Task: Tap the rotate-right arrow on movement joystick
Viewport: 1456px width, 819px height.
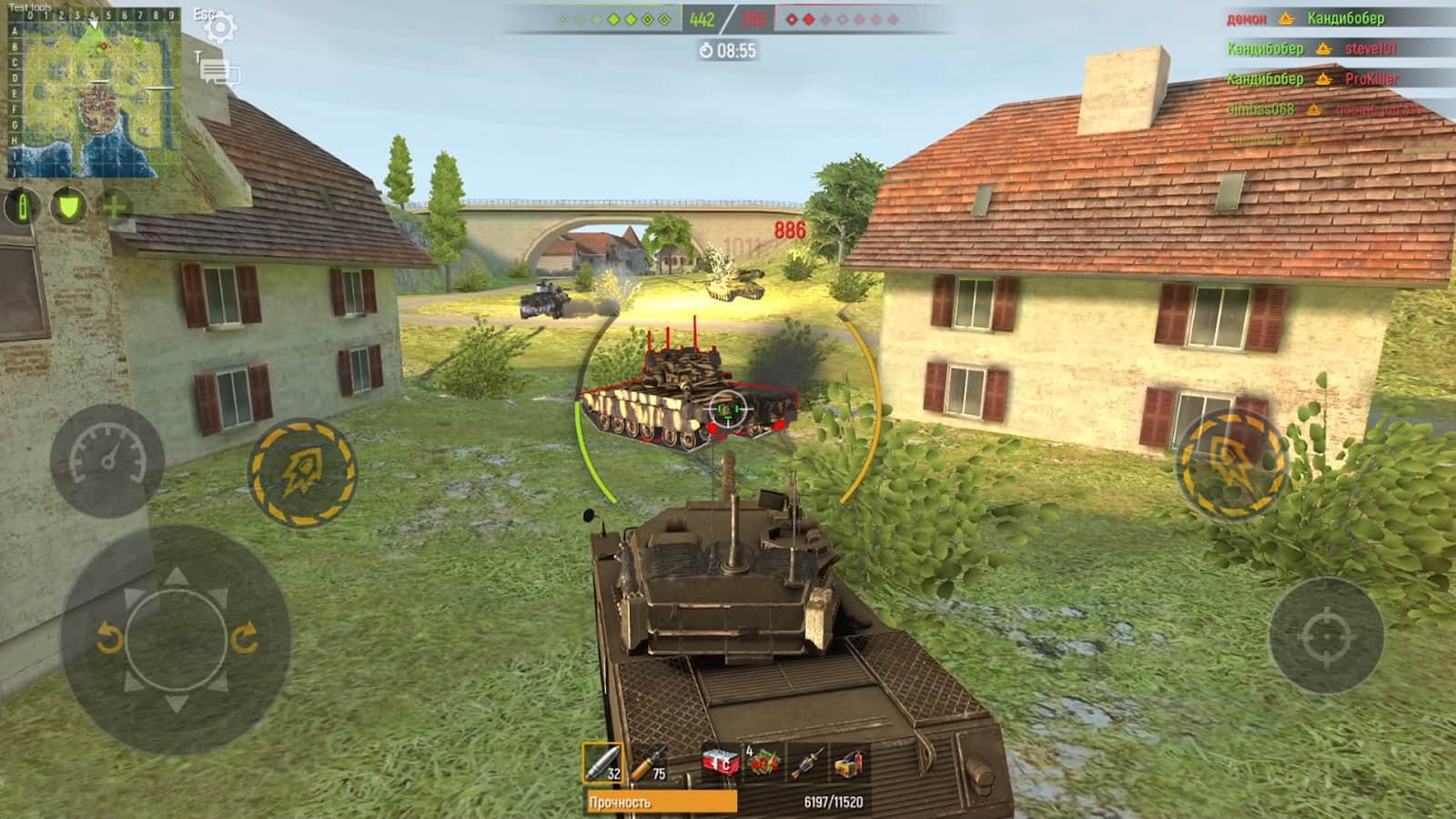Action: tap(244, 638)
